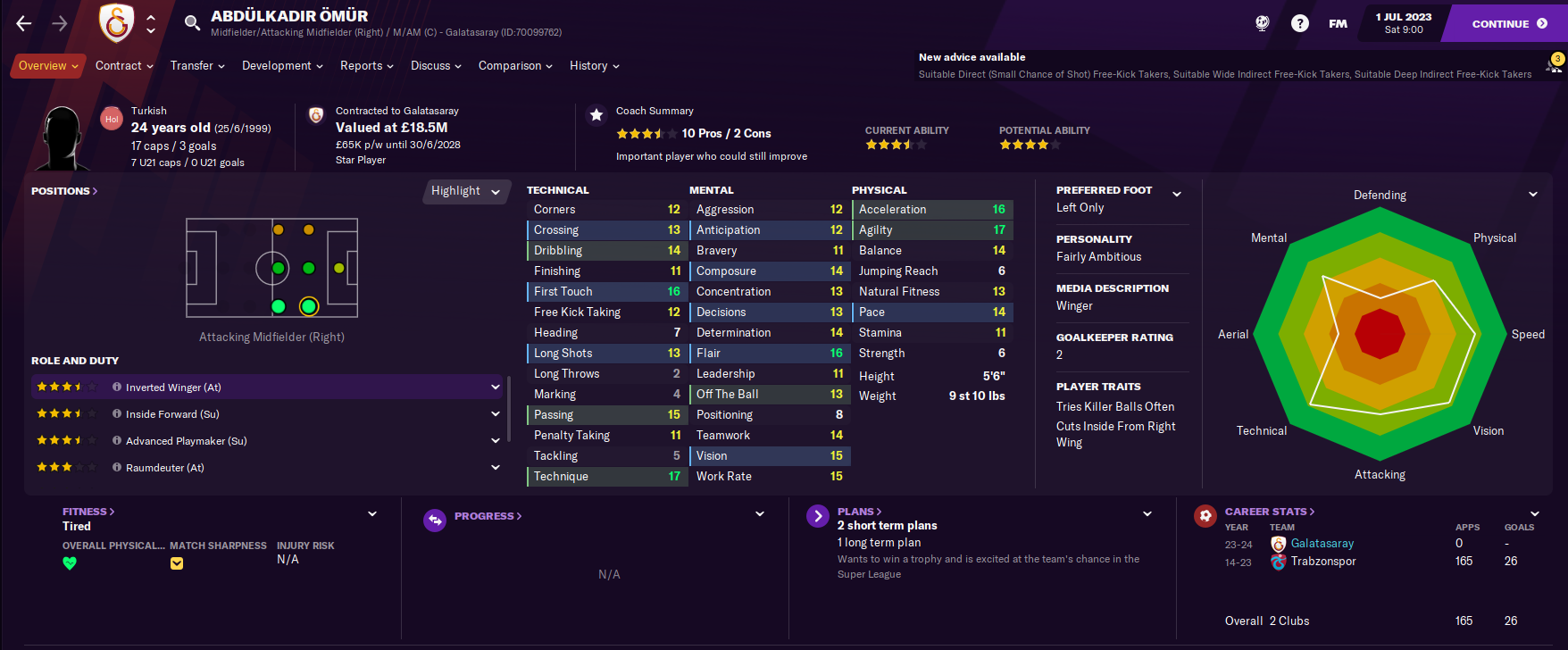Open the Positions section
The width and height of the screenshot is (1568, 650).
[64, 191]
